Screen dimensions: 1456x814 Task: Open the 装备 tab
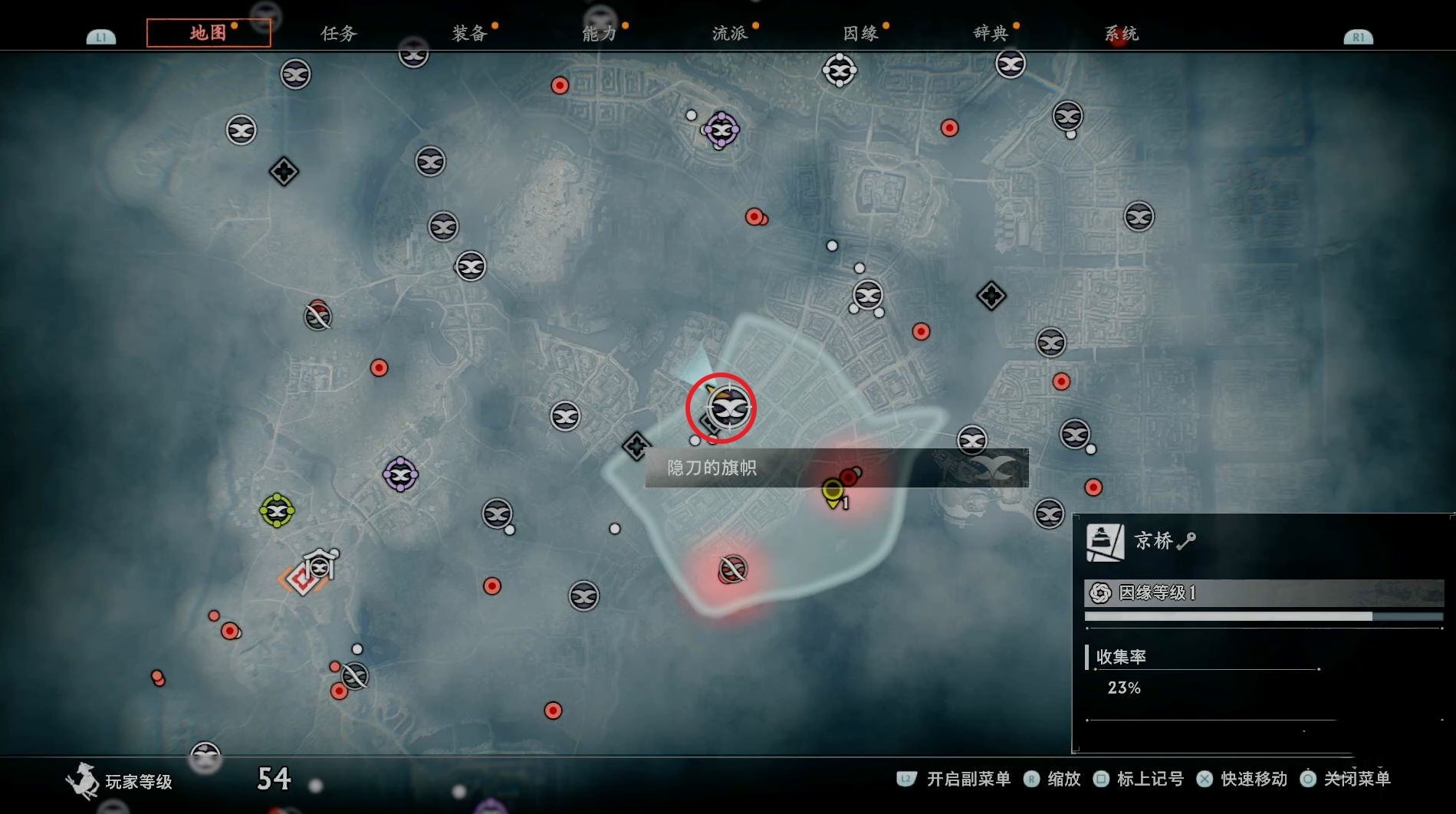(469, 34)
